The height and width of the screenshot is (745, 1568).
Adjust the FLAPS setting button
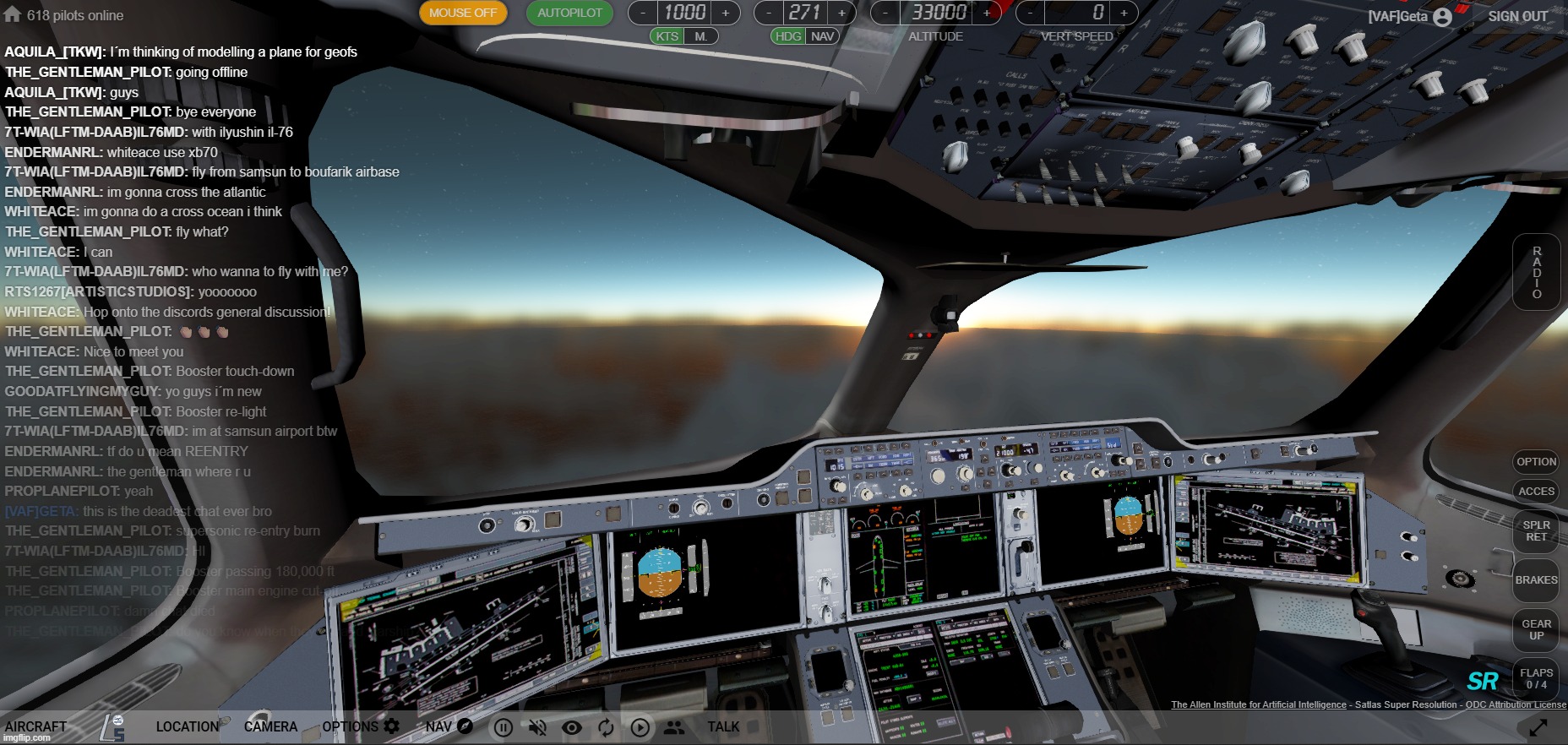(1536, 679)
